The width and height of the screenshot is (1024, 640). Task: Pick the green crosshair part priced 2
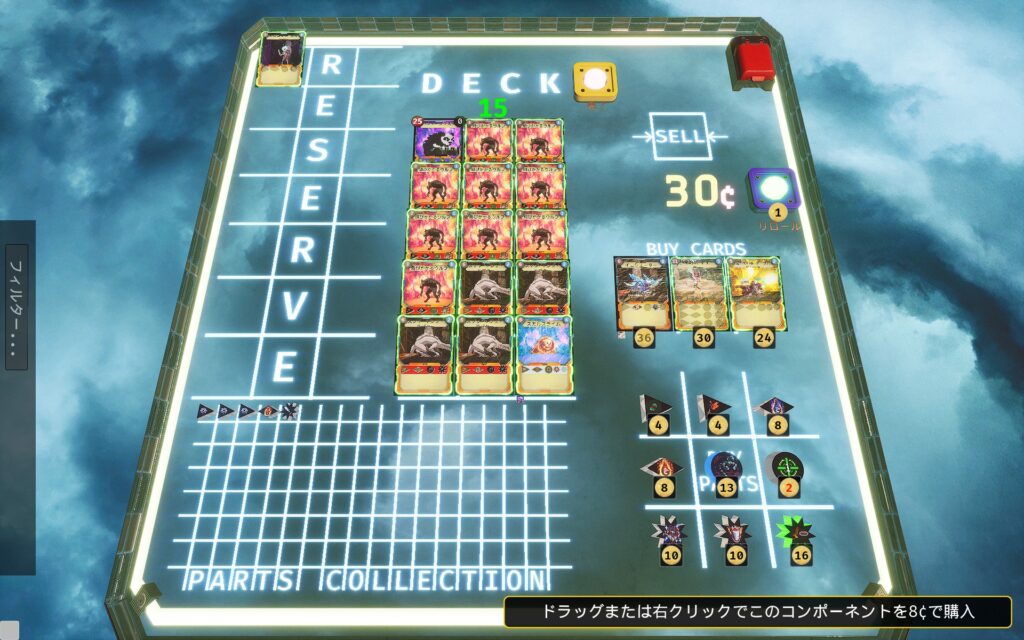784,466
